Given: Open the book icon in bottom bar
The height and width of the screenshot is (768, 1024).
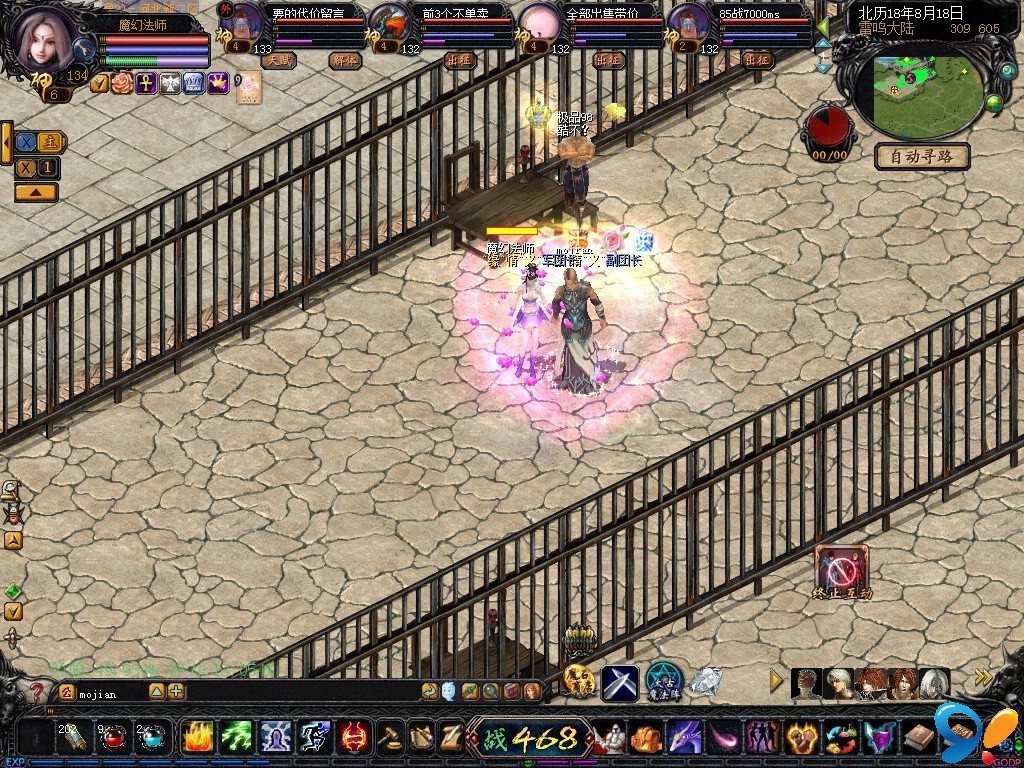Looking at the screenshot, I should click(919, 738).
